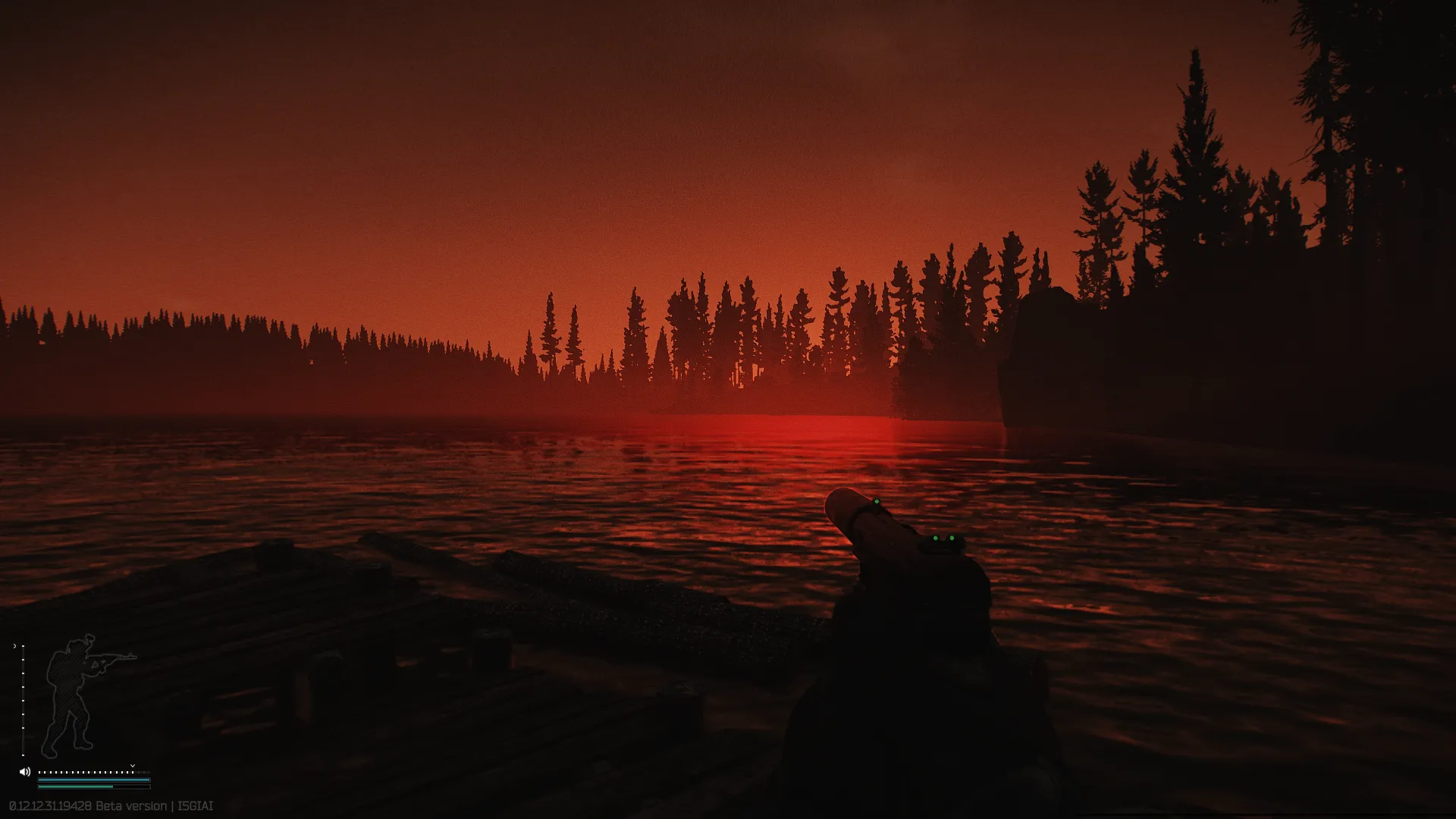Click the green energy bar
1456x819 pixels.
pos(76,786)
